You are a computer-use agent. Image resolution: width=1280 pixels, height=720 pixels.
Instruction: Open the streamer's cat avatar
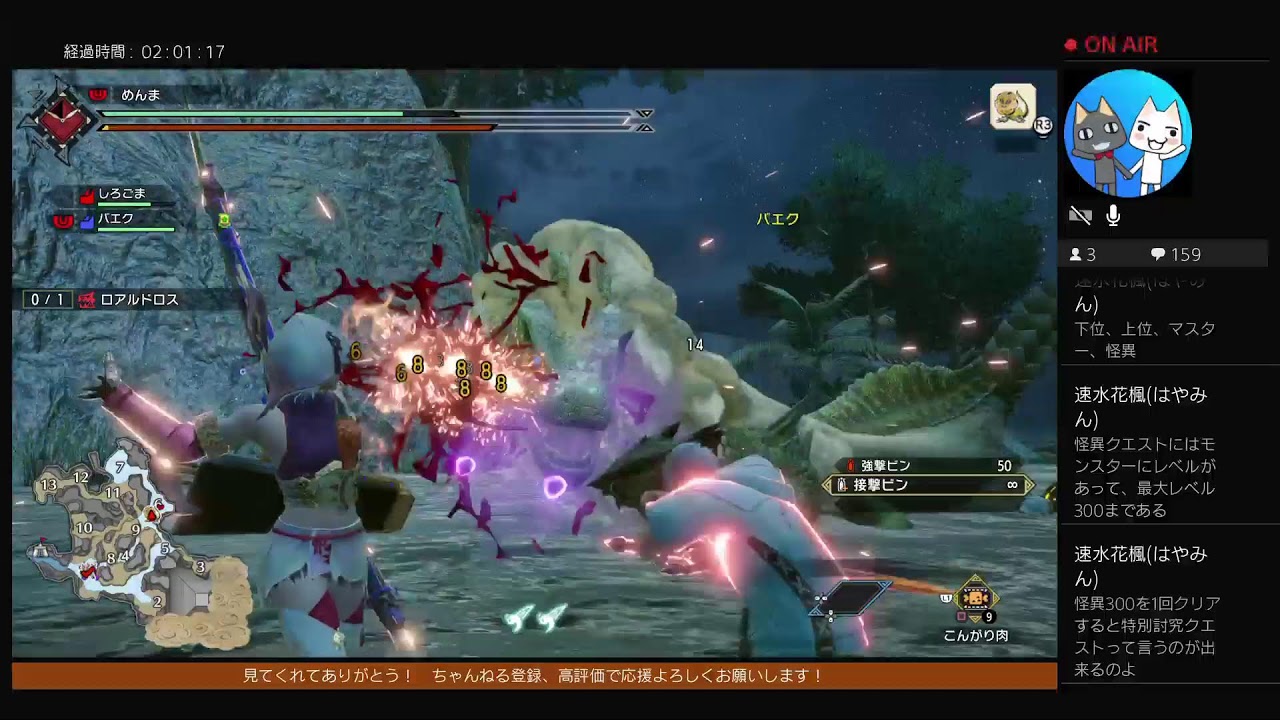pyautogui.click(x=1127, y=133)
